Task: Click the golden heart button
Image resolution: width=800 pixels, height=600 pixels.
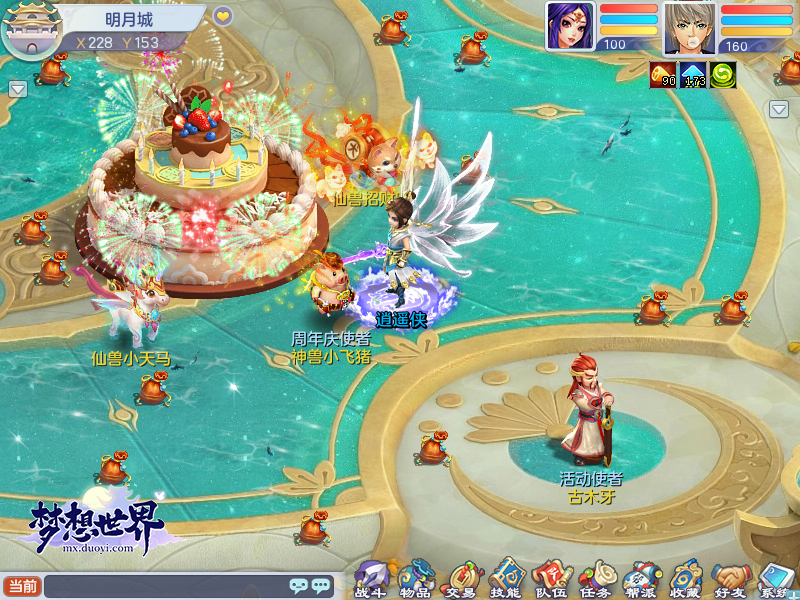Action: pos(223,16)
